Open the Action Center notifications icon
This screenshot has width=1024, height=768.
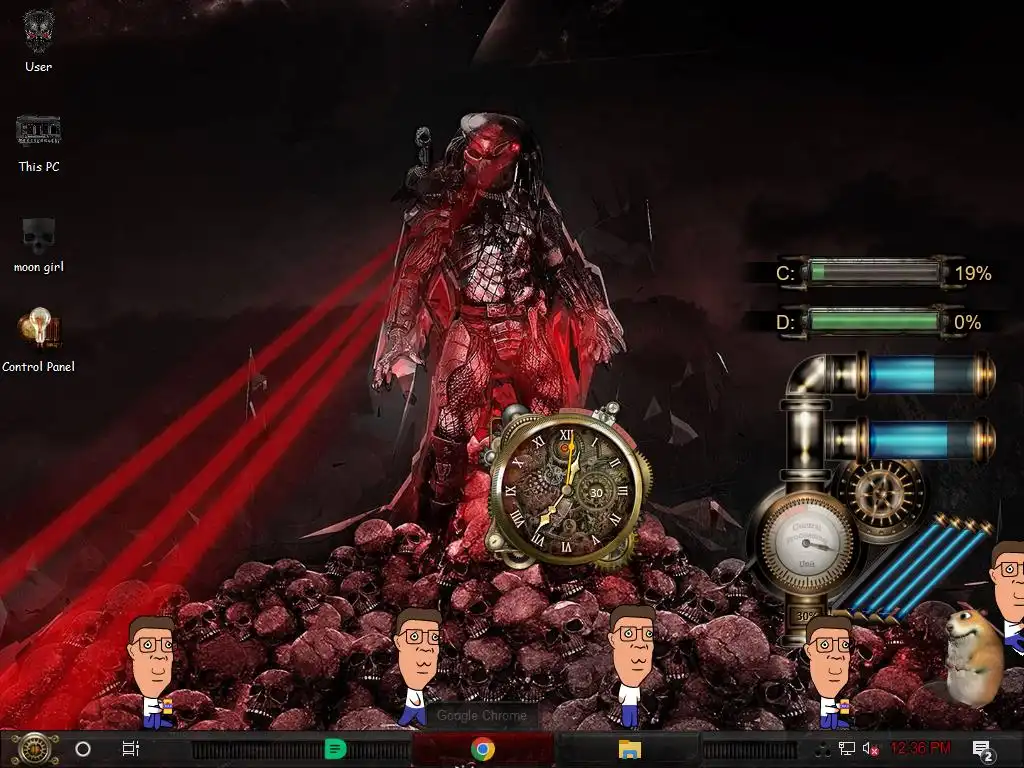click(982, 749)
